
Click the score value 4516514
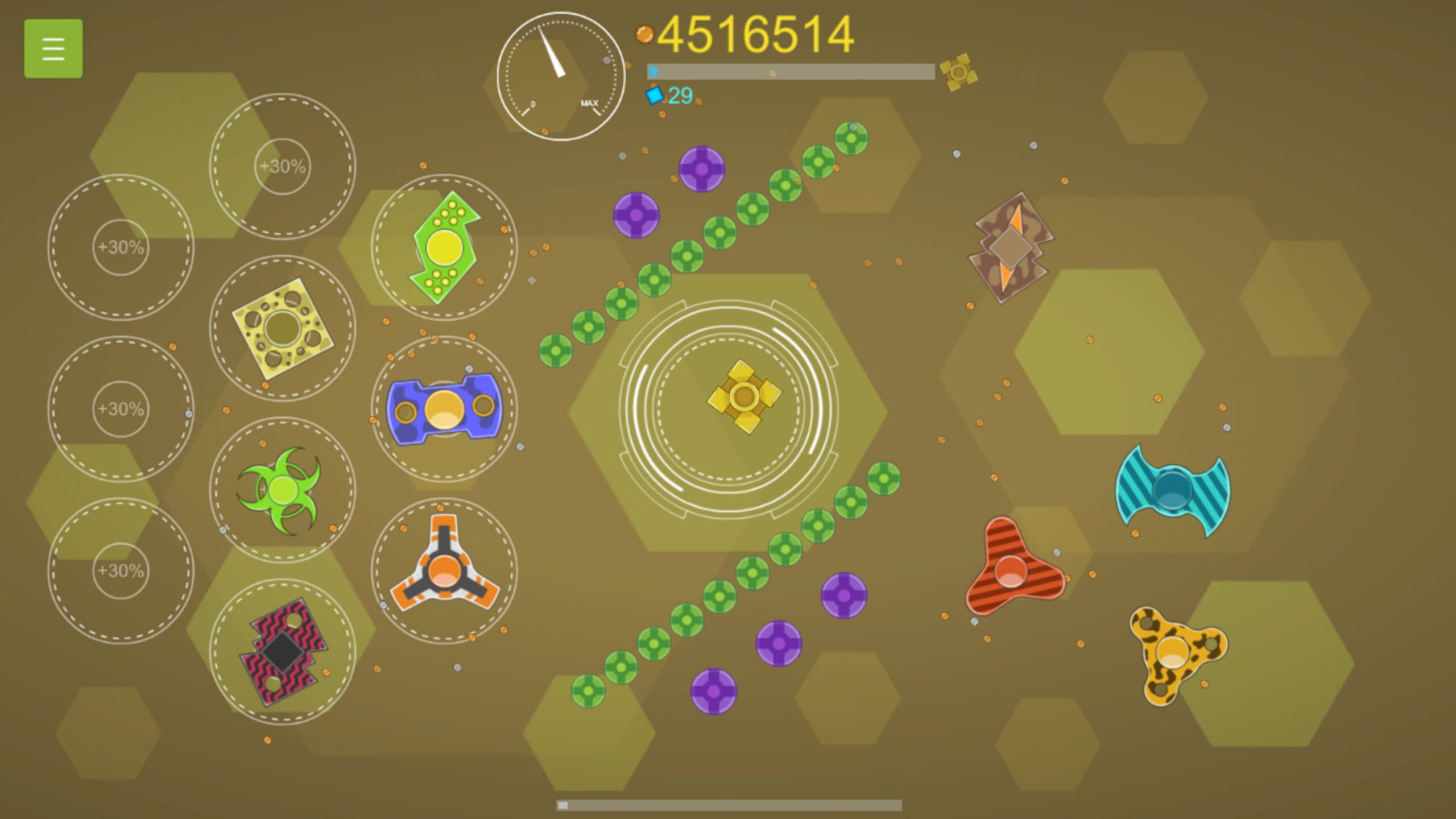(x=756, y=34)
